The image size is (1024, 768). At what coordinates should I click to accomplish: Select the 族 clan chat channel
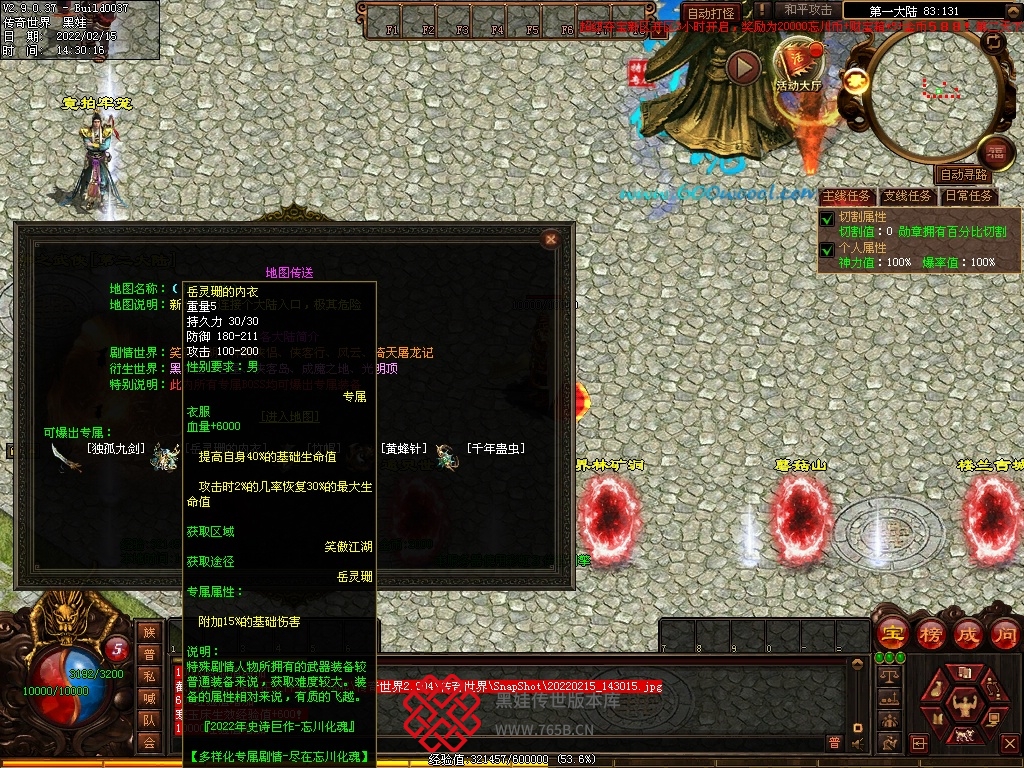pyautogui.click(x=149, y=632)
